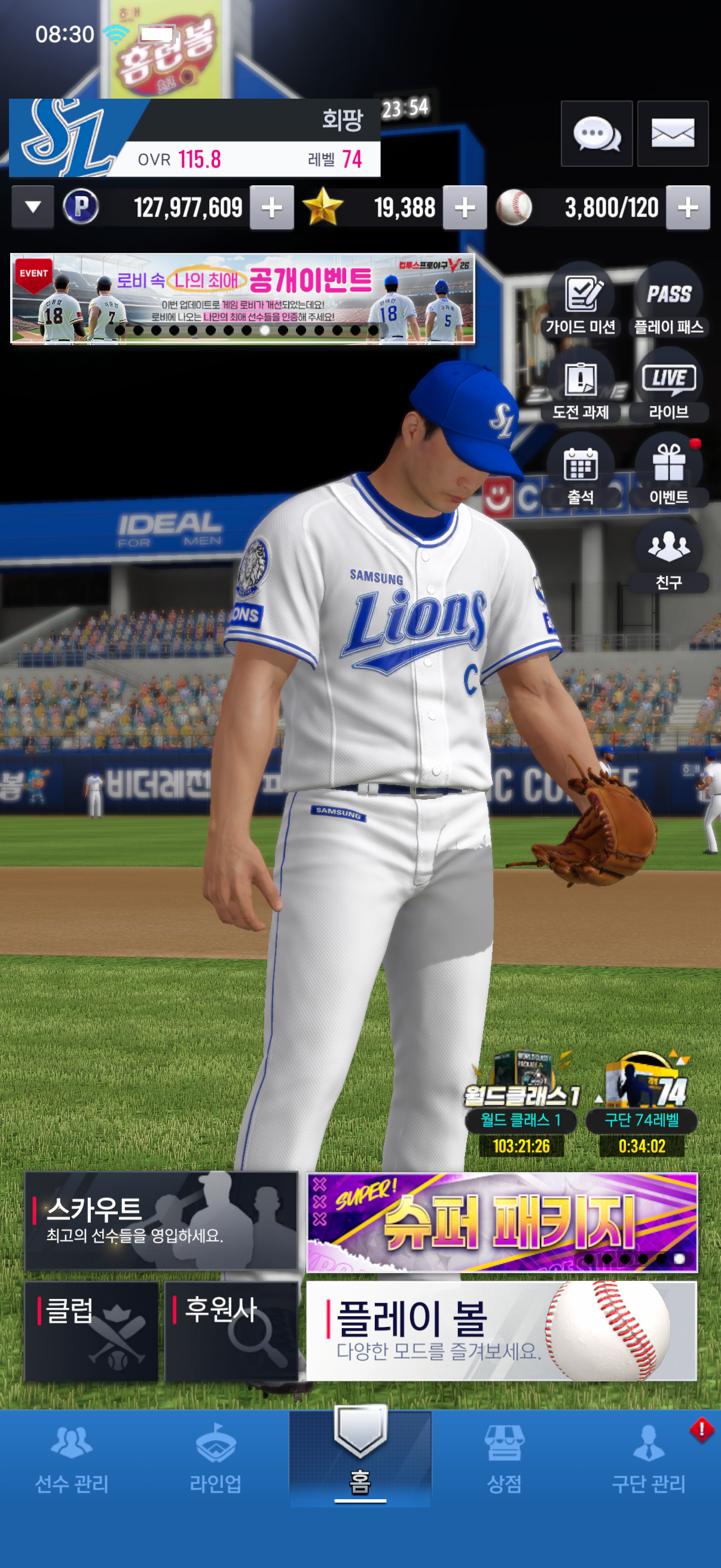This screenshot has height=1568, width=721.
Task: Open the 후원사 sponsor menu
Action: 231,1331
